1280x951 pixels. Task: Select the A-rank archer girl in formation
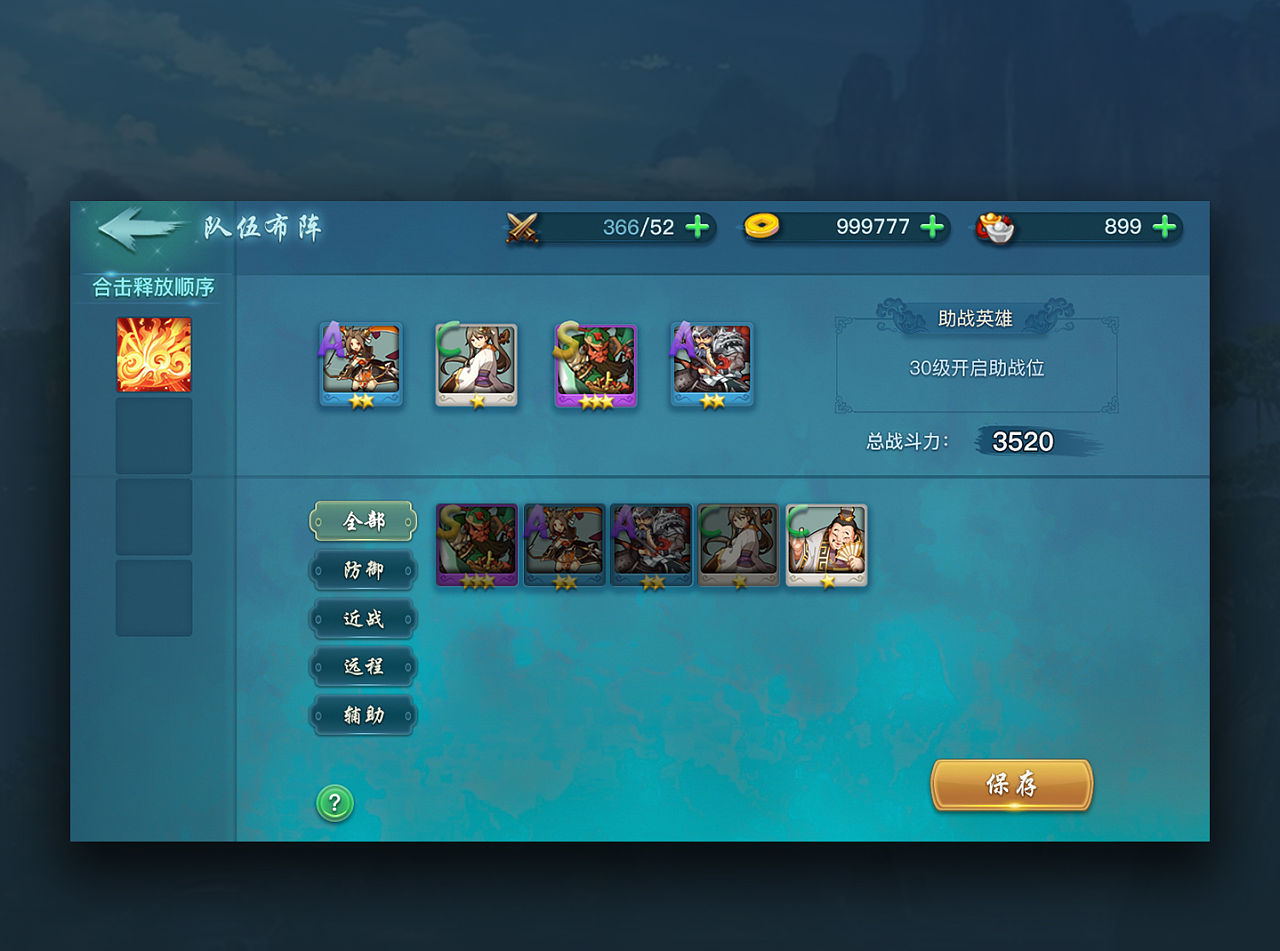coord(361,365)
